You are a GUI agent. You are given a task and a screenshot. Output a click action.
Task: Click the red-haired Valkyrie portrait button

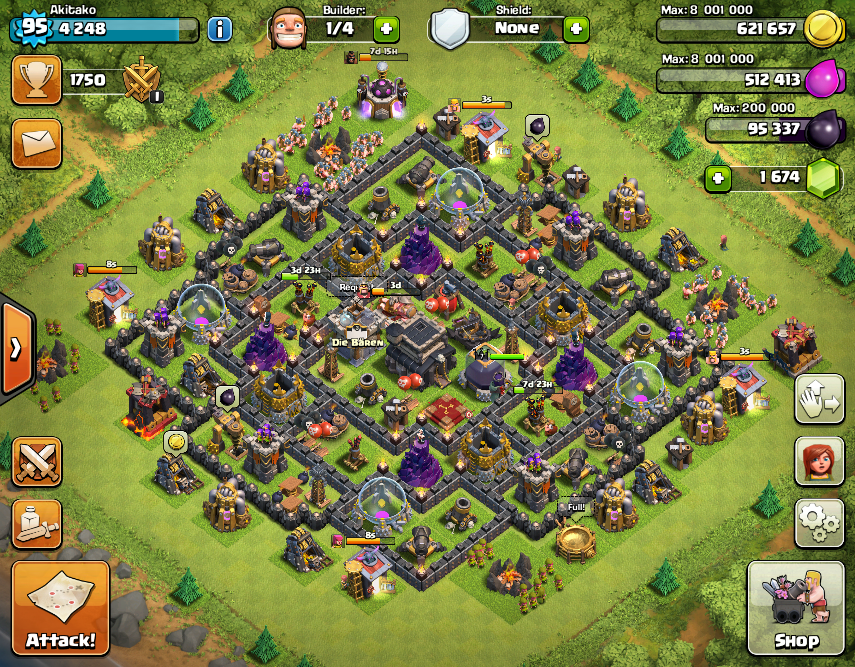(818, 461)
